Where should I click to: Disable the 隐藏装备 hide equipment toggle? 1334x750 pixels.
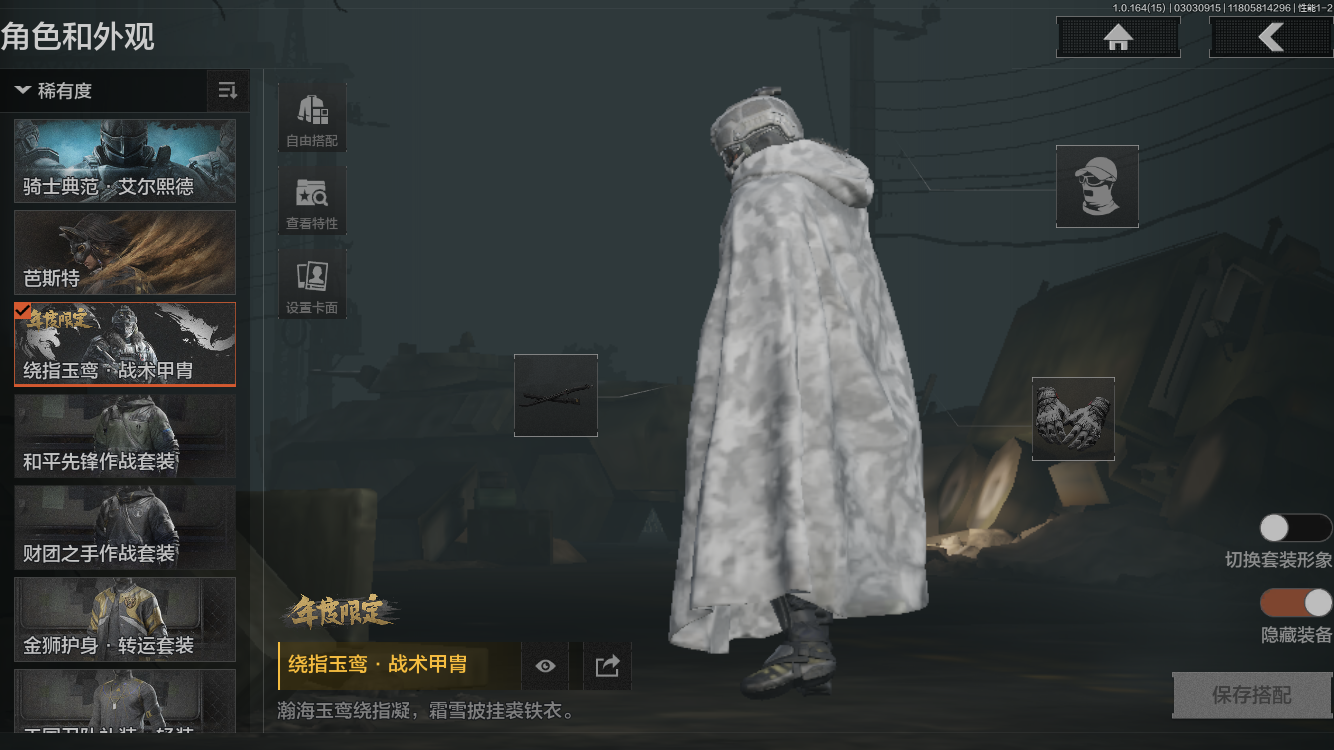pos(1295,604)
